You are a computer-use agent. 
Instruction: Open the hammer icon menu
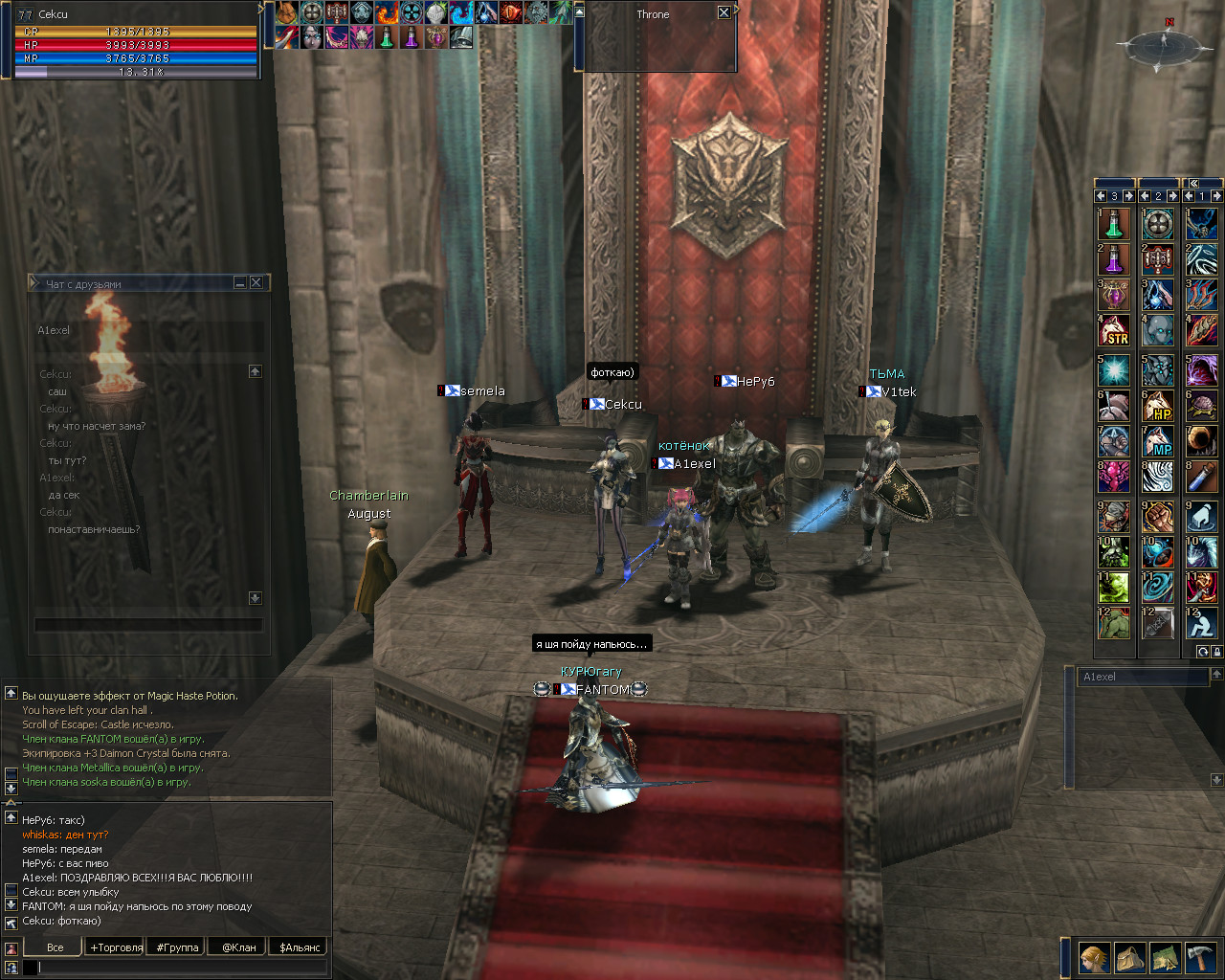pos(1200,957)
